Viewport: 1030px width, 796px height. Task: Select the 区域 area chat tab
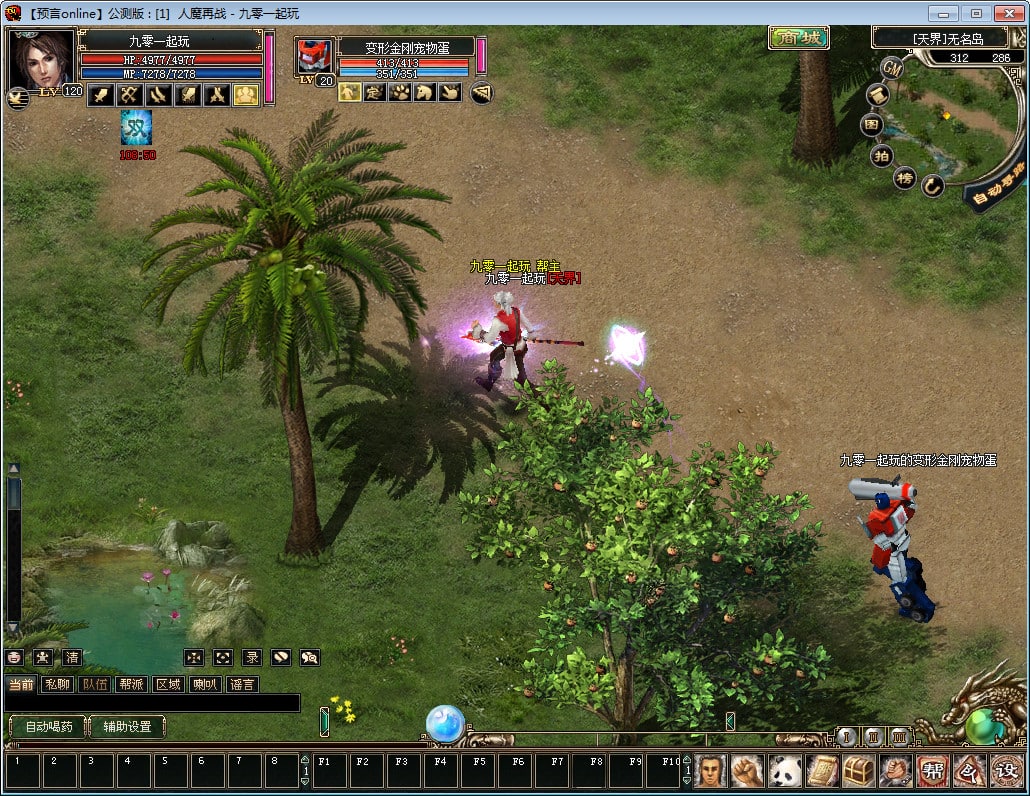tap(168, 685)
